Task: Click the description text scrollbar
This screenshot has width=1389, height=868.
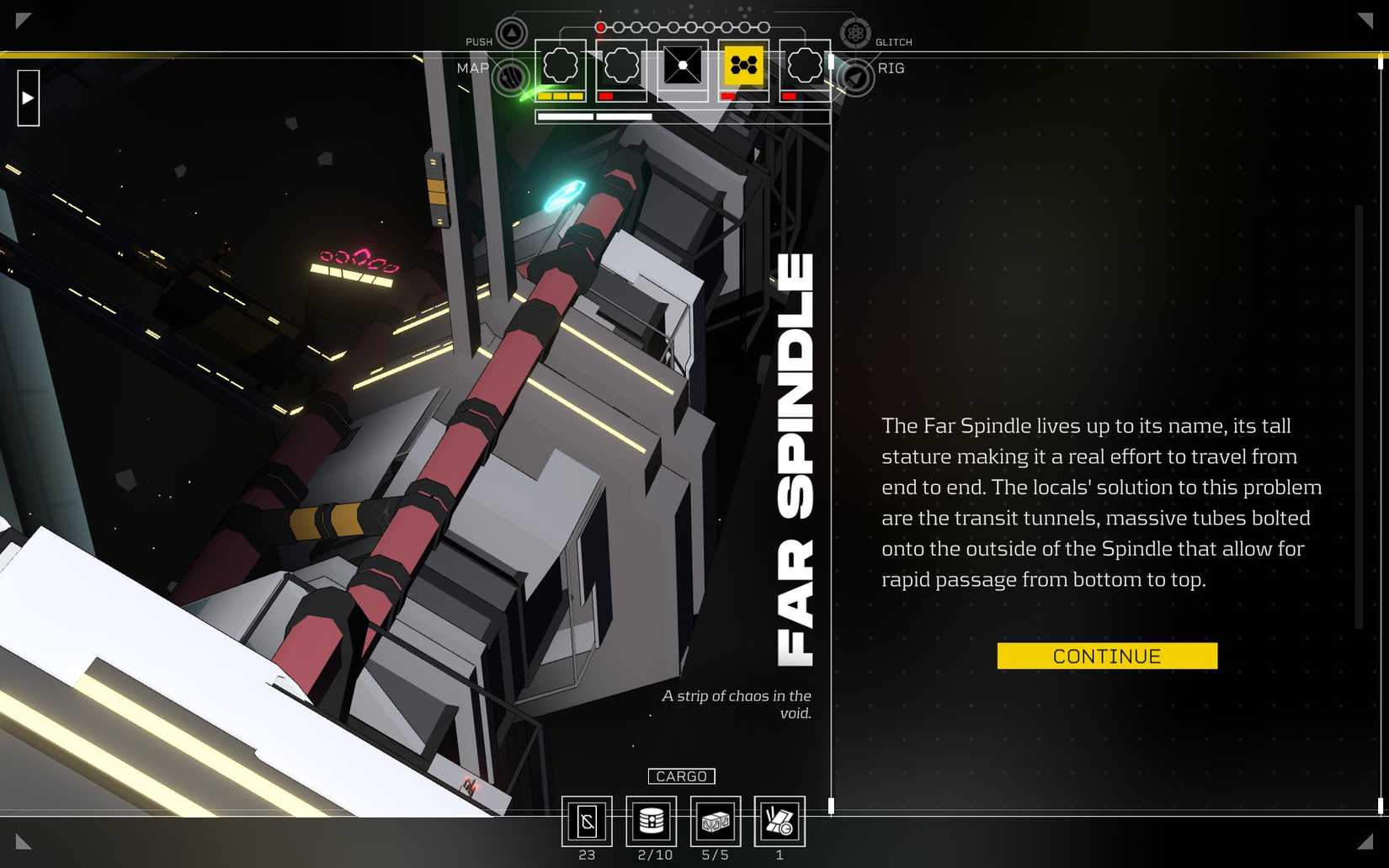Action: (x=1358, y=417)
